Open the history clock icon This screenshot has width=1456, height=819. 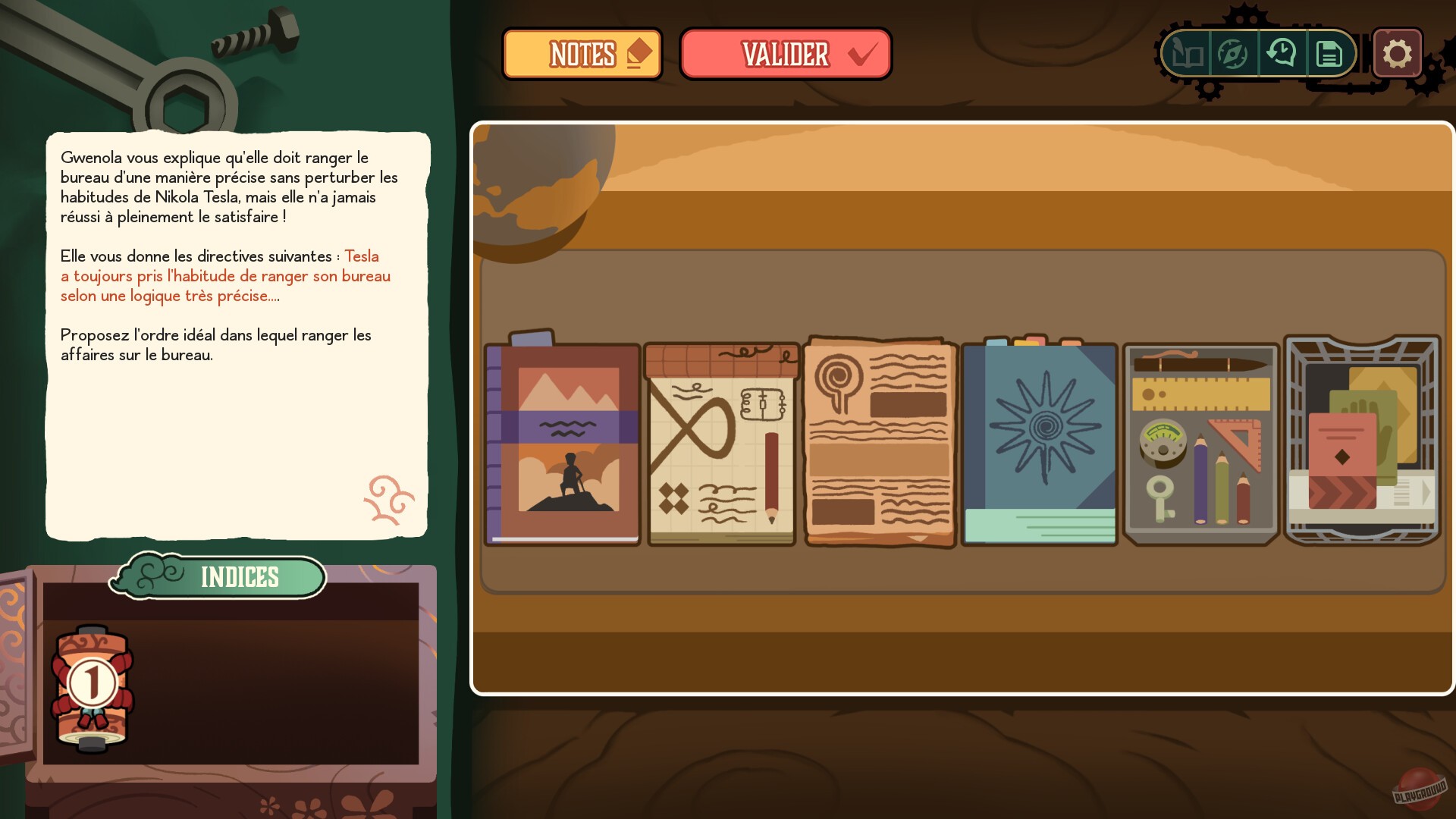1282,54
